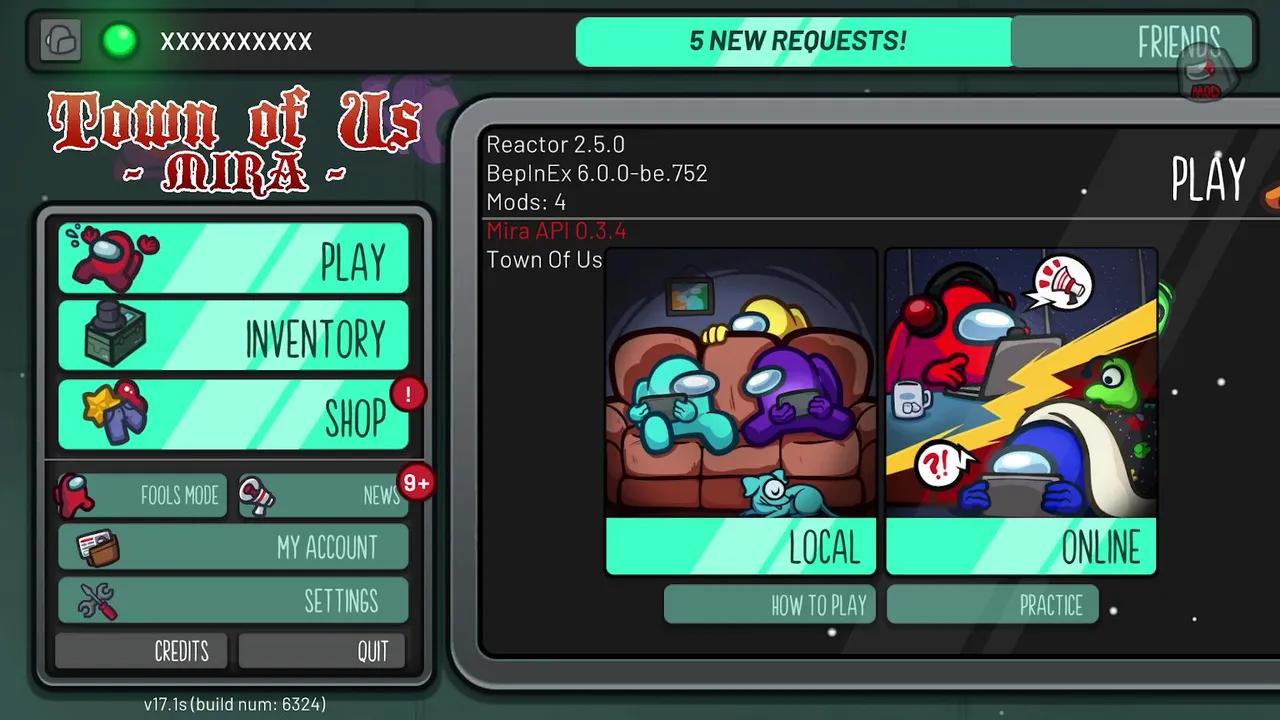Click the wallet icon beside My Account
This screenshot has height=720, width=1280.
point(96,546)
